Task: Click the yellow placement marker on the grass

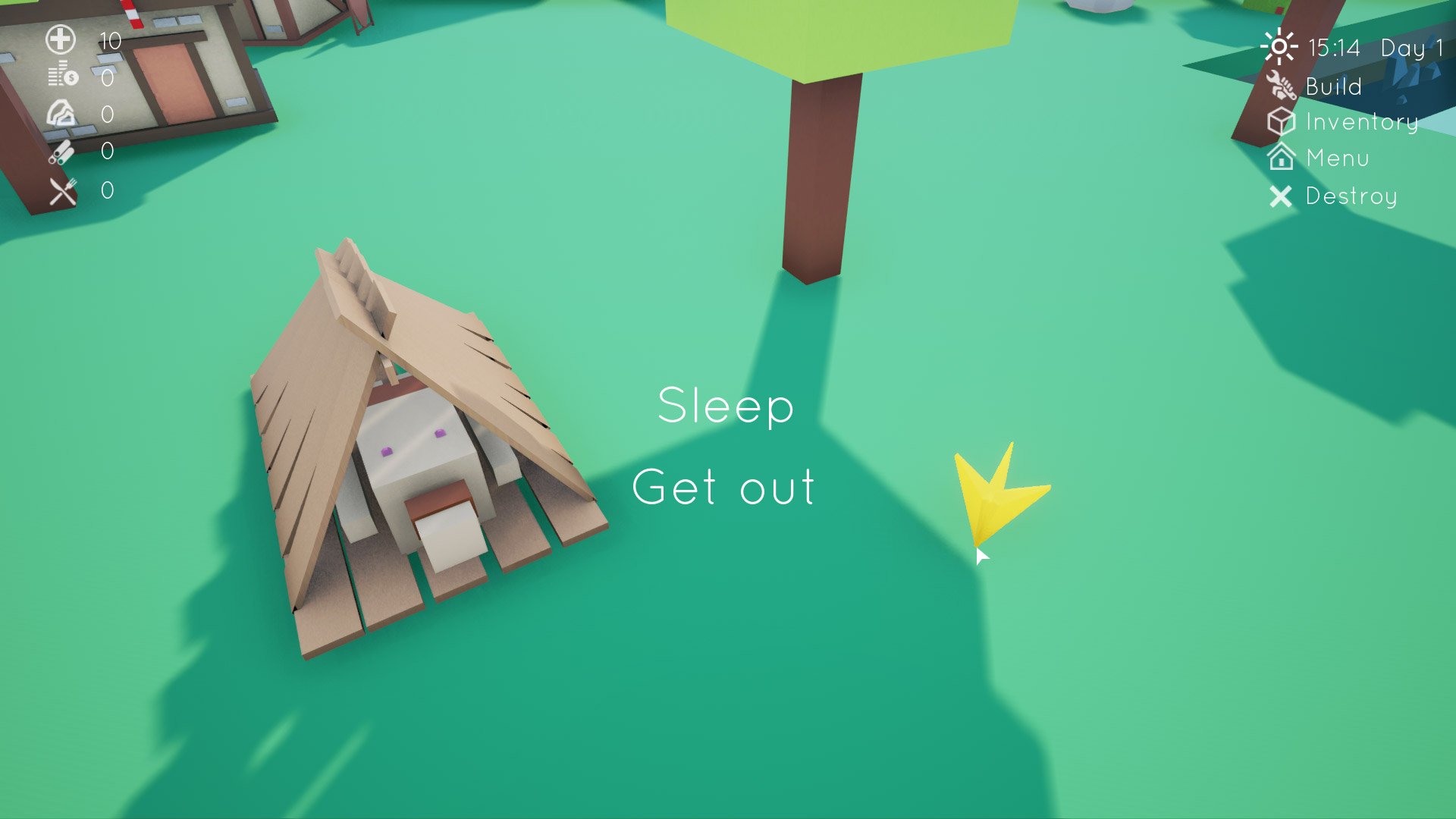Action: (x=1001, y=493)
